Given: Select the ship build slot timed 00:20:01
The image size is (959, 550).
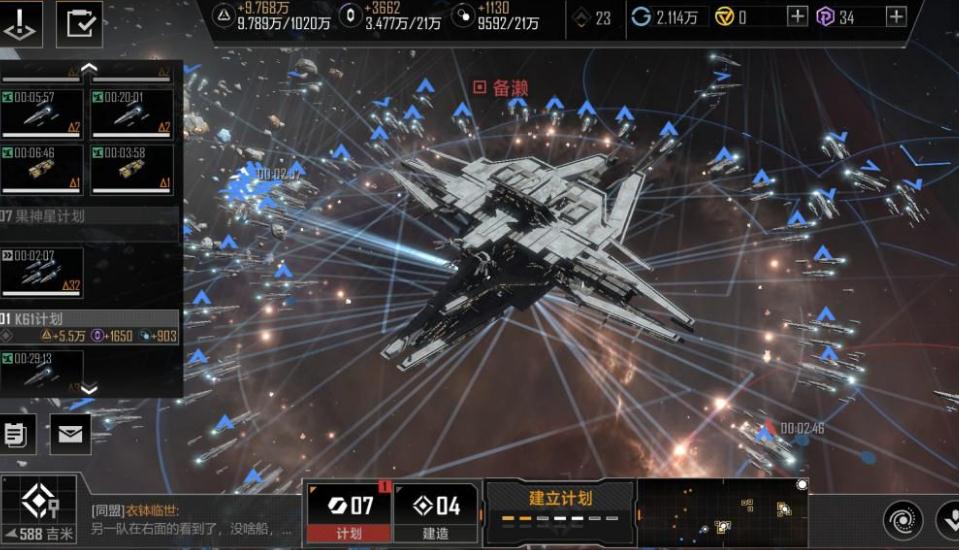Looking at the screenshot, I should click(x=132, y=114).
